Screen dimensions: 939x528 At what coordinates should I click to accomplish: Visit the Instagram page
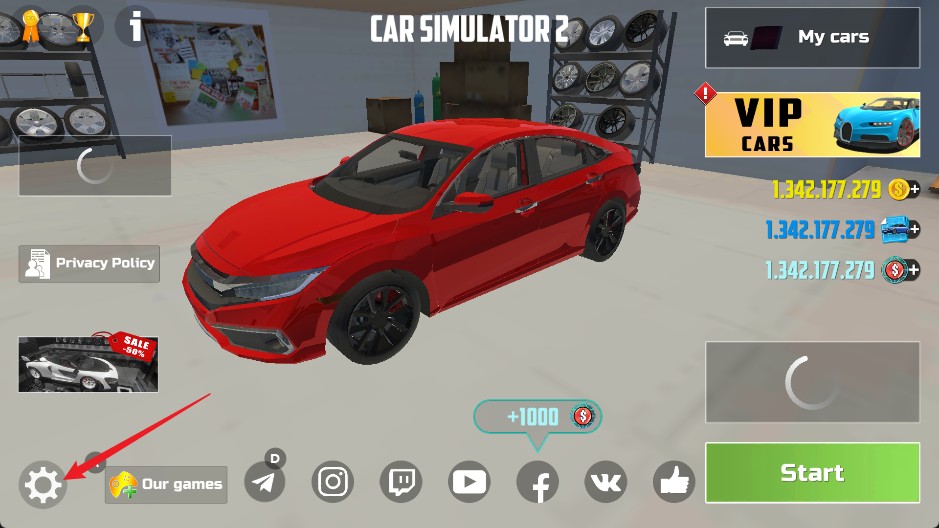pyautogui.click(x=333, y=483)
